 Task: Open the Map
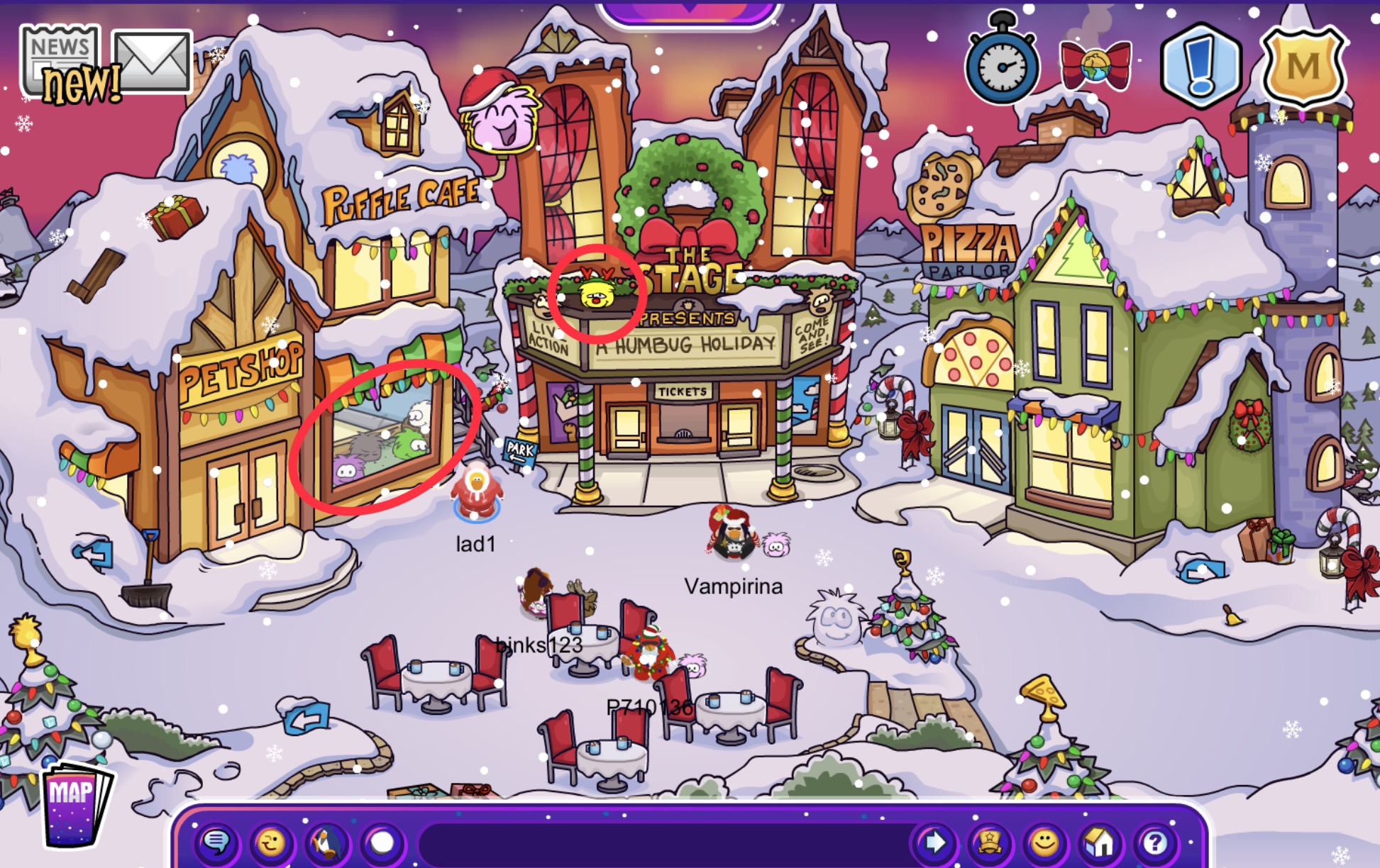tap(74, 805)
